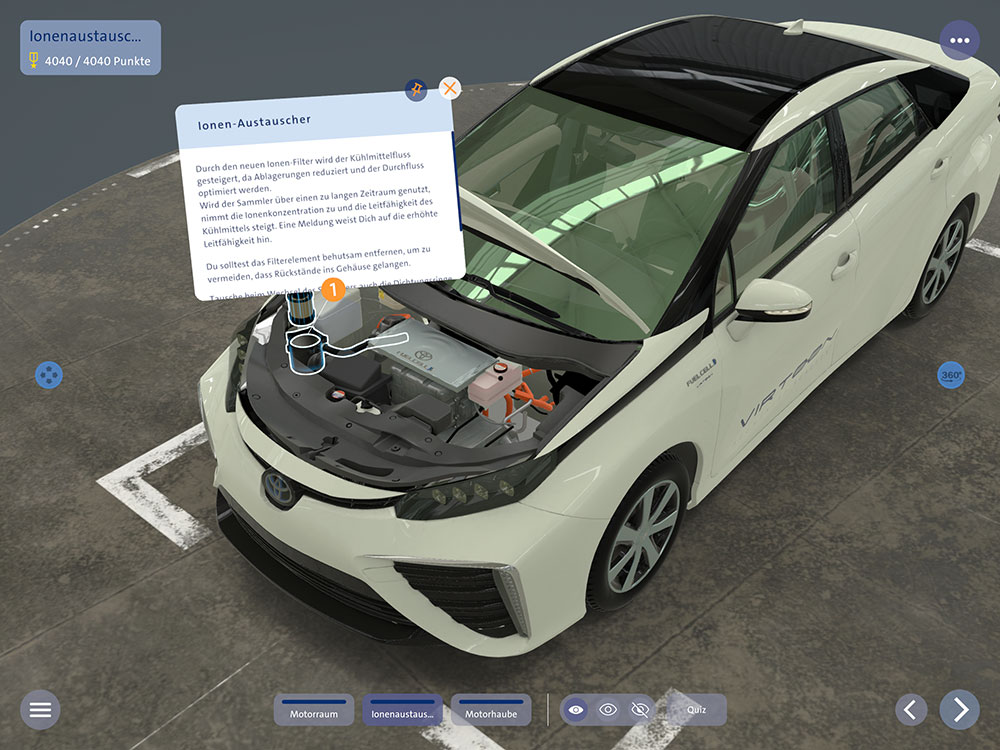
Task: Open the Ionenaustauscher points panel
Action: coord(90,48)
